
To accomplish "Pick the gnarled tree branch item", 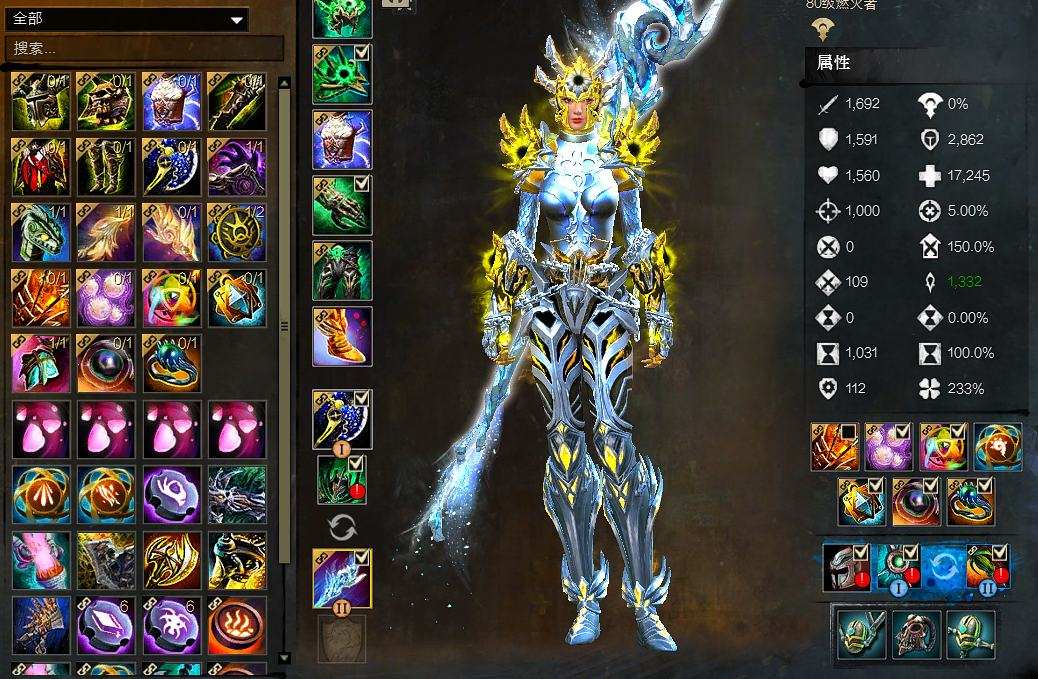I will point(237,495).
